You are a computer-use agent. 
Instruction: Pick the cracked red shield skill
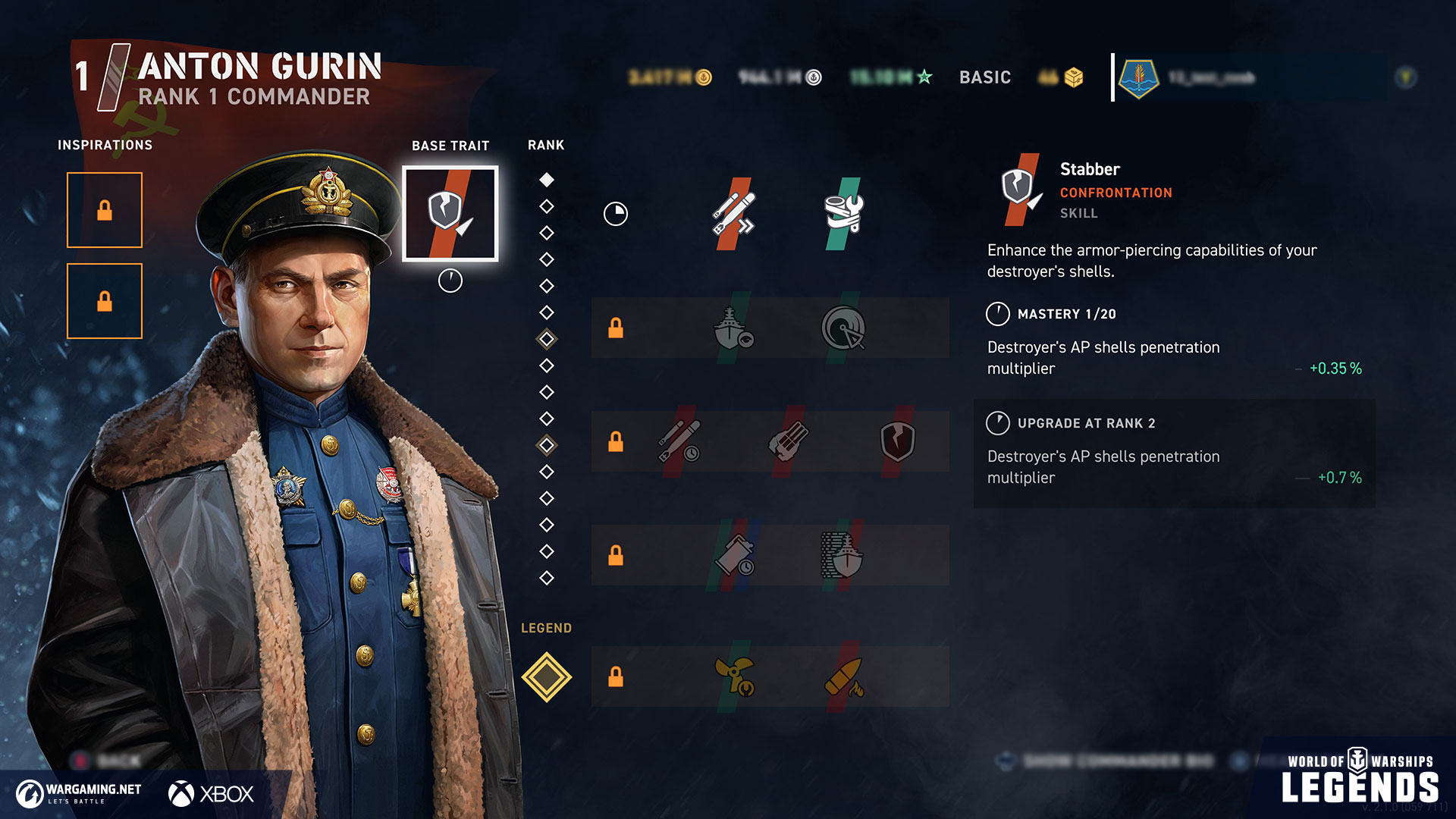pos(897,441)
